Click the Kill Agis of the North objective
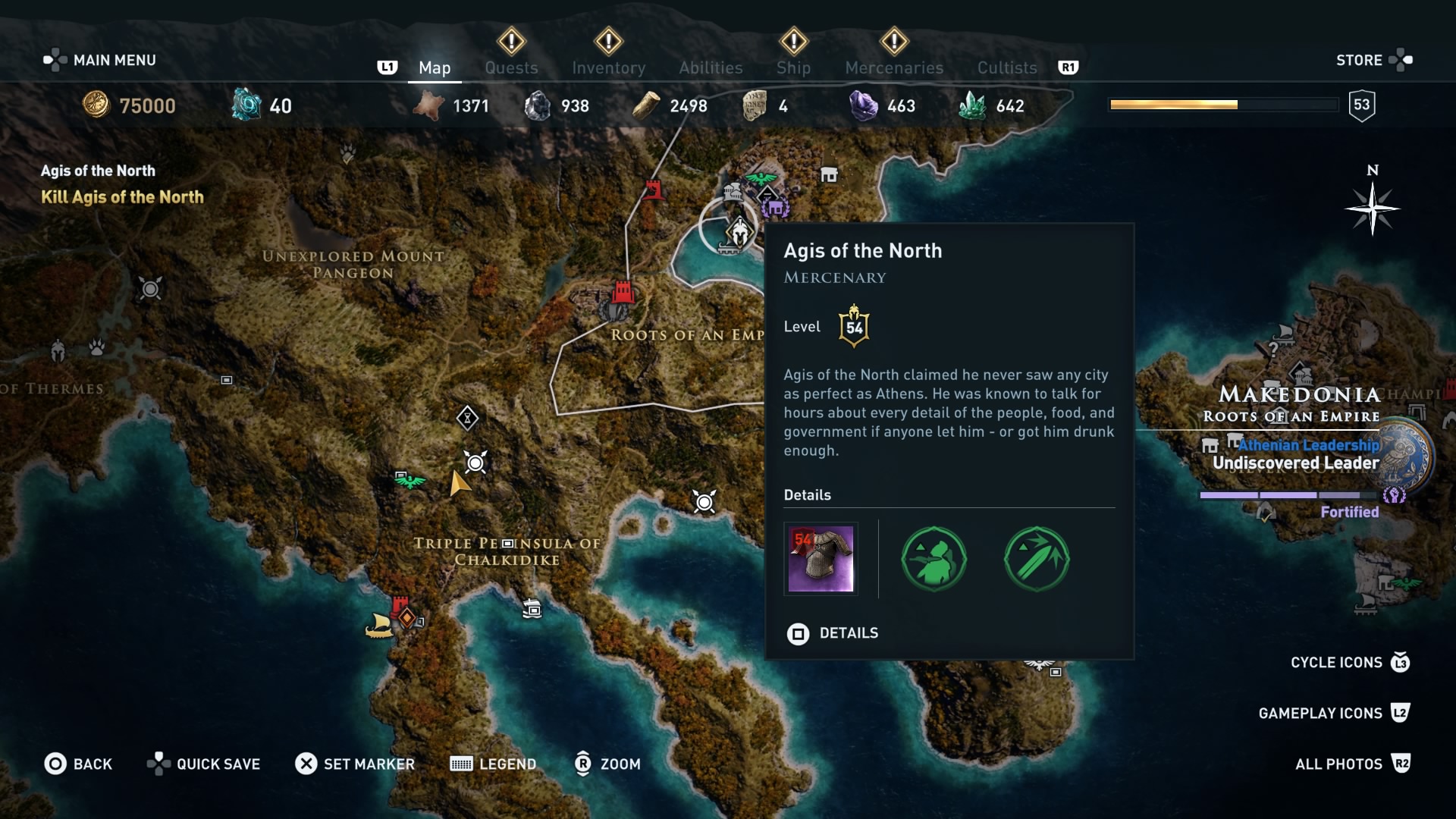This screenshot has height=819, width=1456. 122,197
